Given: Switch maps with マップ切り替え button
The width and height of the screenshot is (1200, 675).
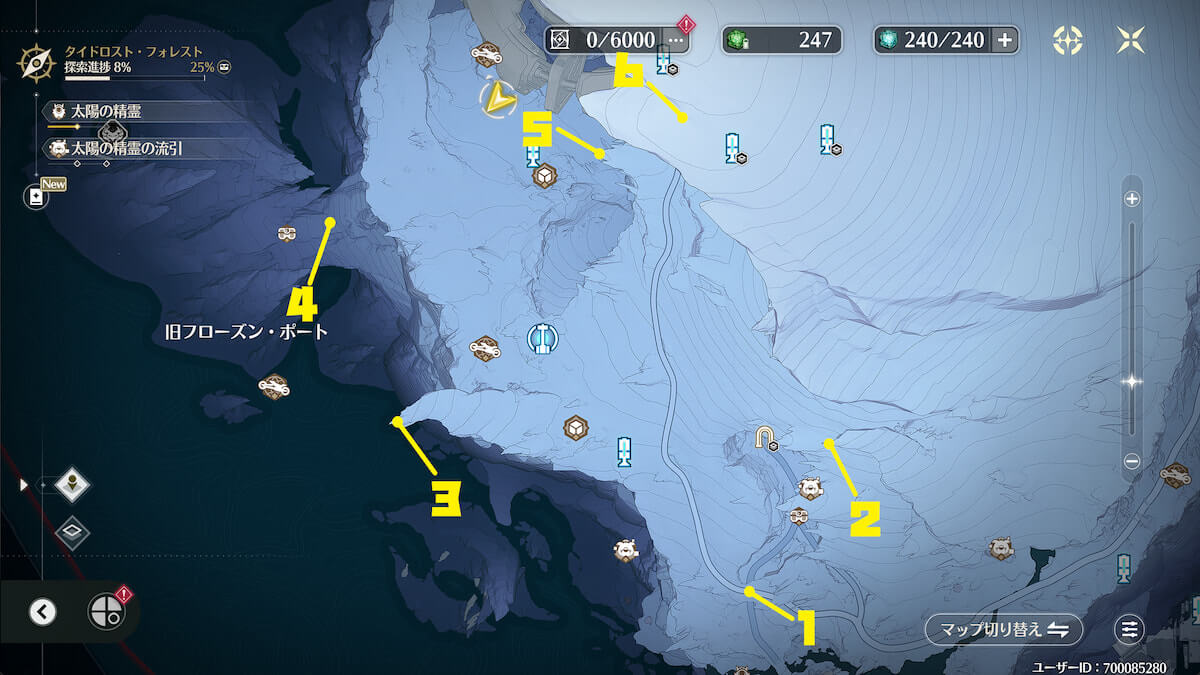Looking at the screenshot, I should click(1003, 629).
